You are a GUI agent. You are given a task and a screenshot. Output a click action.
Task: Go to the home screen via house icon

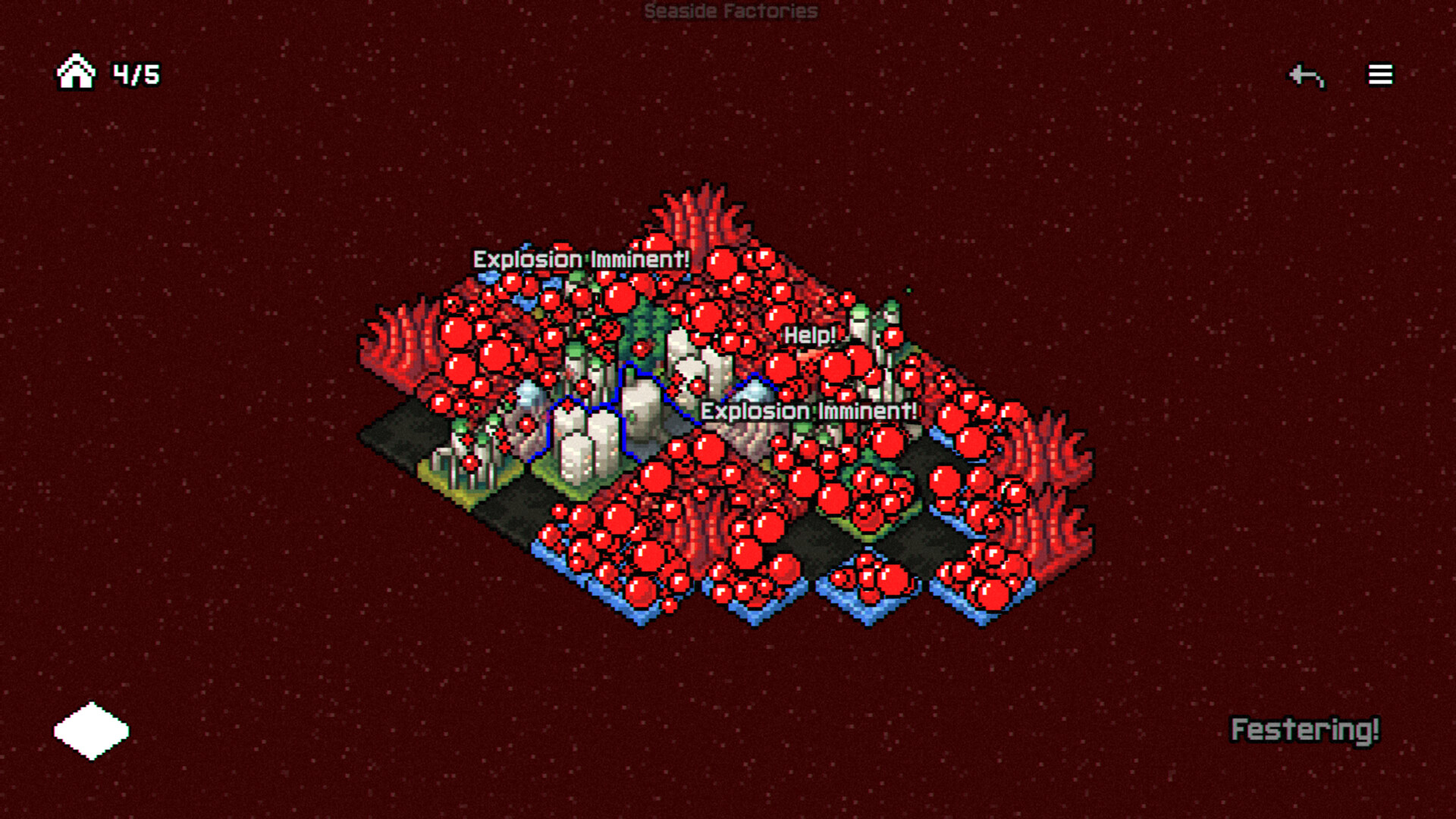click(x=76, y=72)
